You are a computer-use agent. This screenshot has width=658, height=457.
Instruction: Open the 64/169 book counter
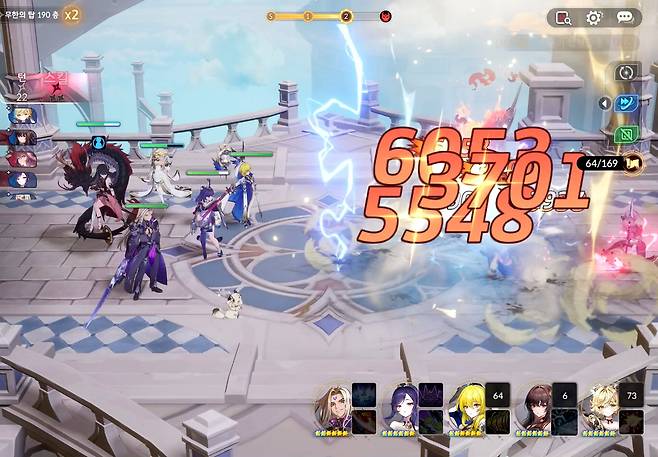click(611, 162)
